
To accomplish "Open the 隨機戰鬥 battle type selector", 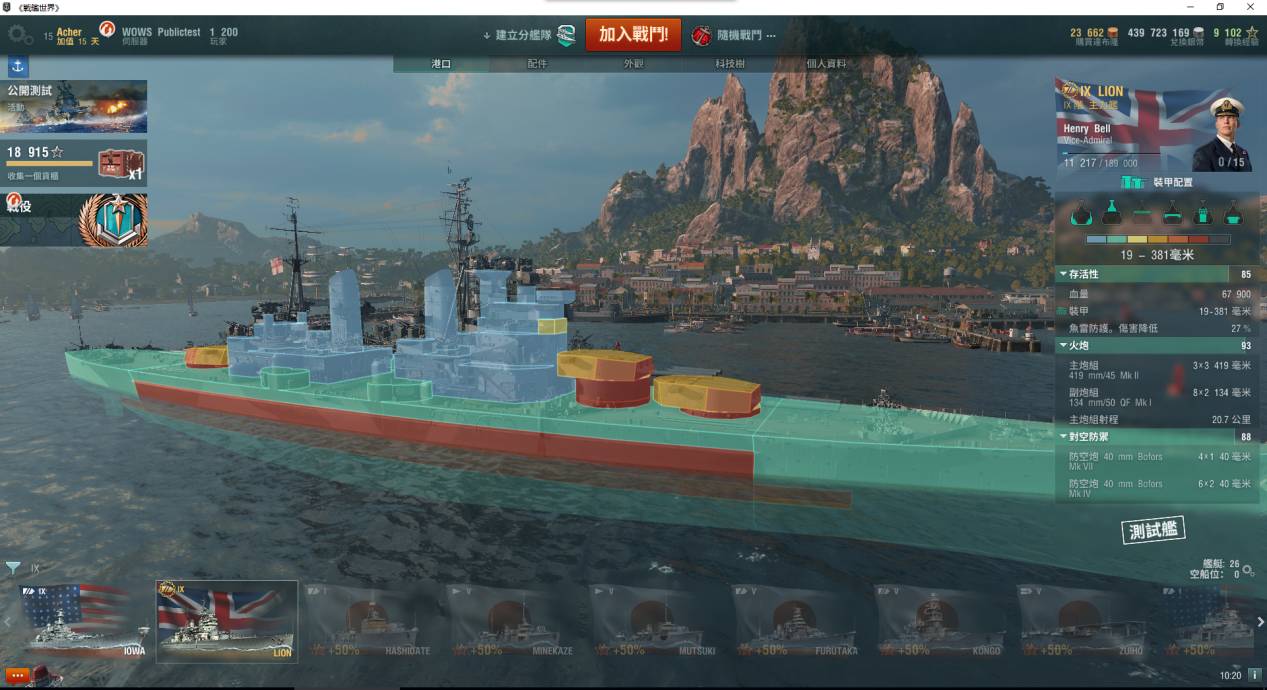I will point(735,35).
